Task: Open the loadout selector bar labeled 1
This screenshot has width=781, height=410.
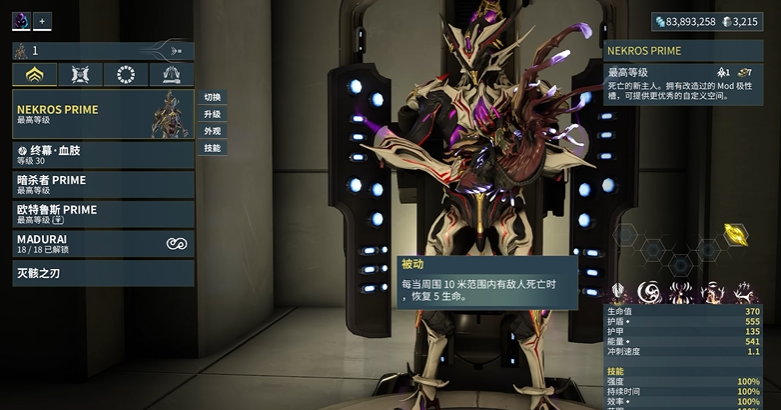Action: coord(102,50)
